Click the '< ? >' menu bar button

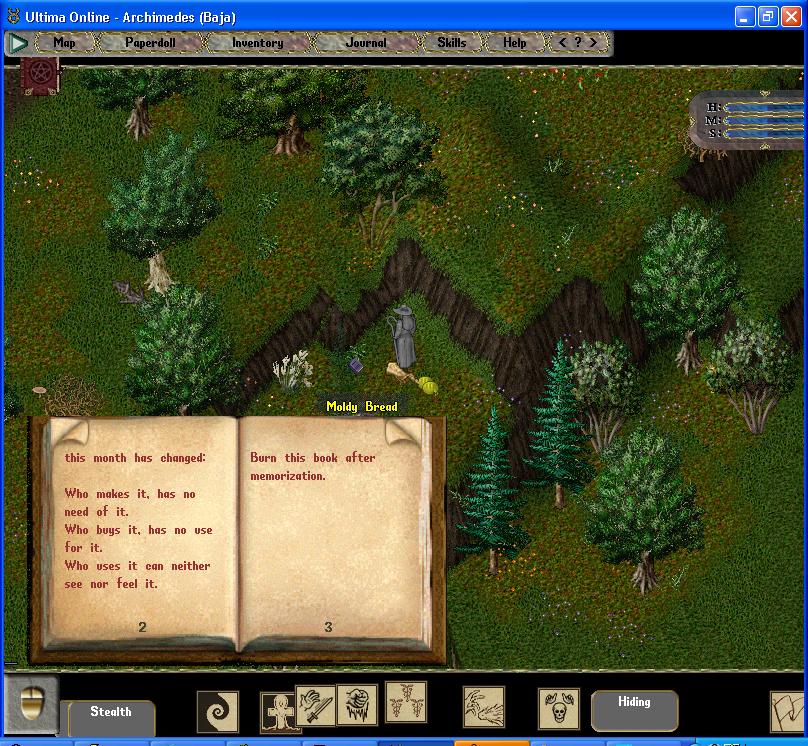click(578, 43)
